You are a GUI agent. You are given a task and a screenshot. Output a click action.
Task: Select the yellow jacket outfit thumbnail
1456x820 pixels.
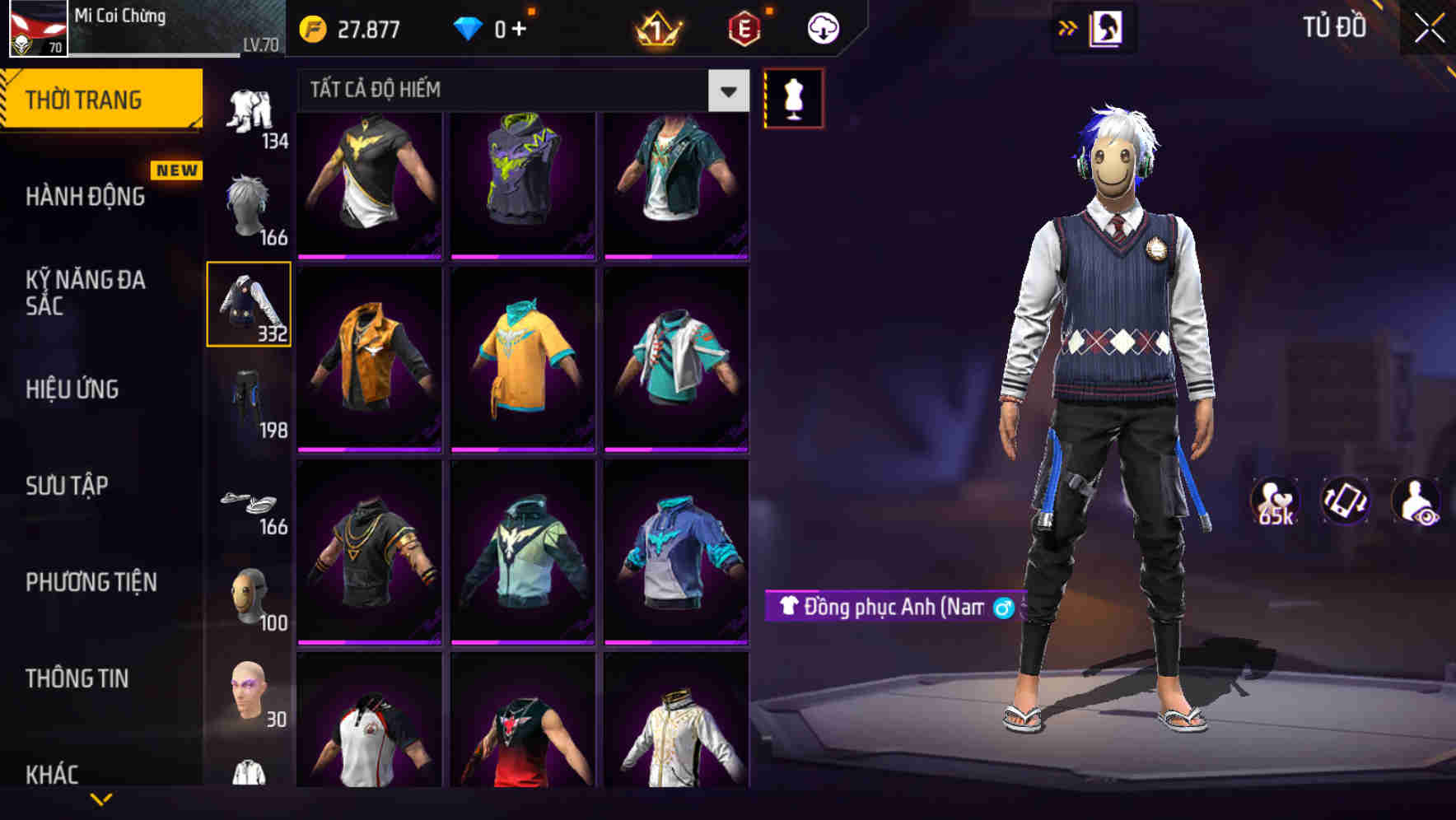[x=370, y=360]
